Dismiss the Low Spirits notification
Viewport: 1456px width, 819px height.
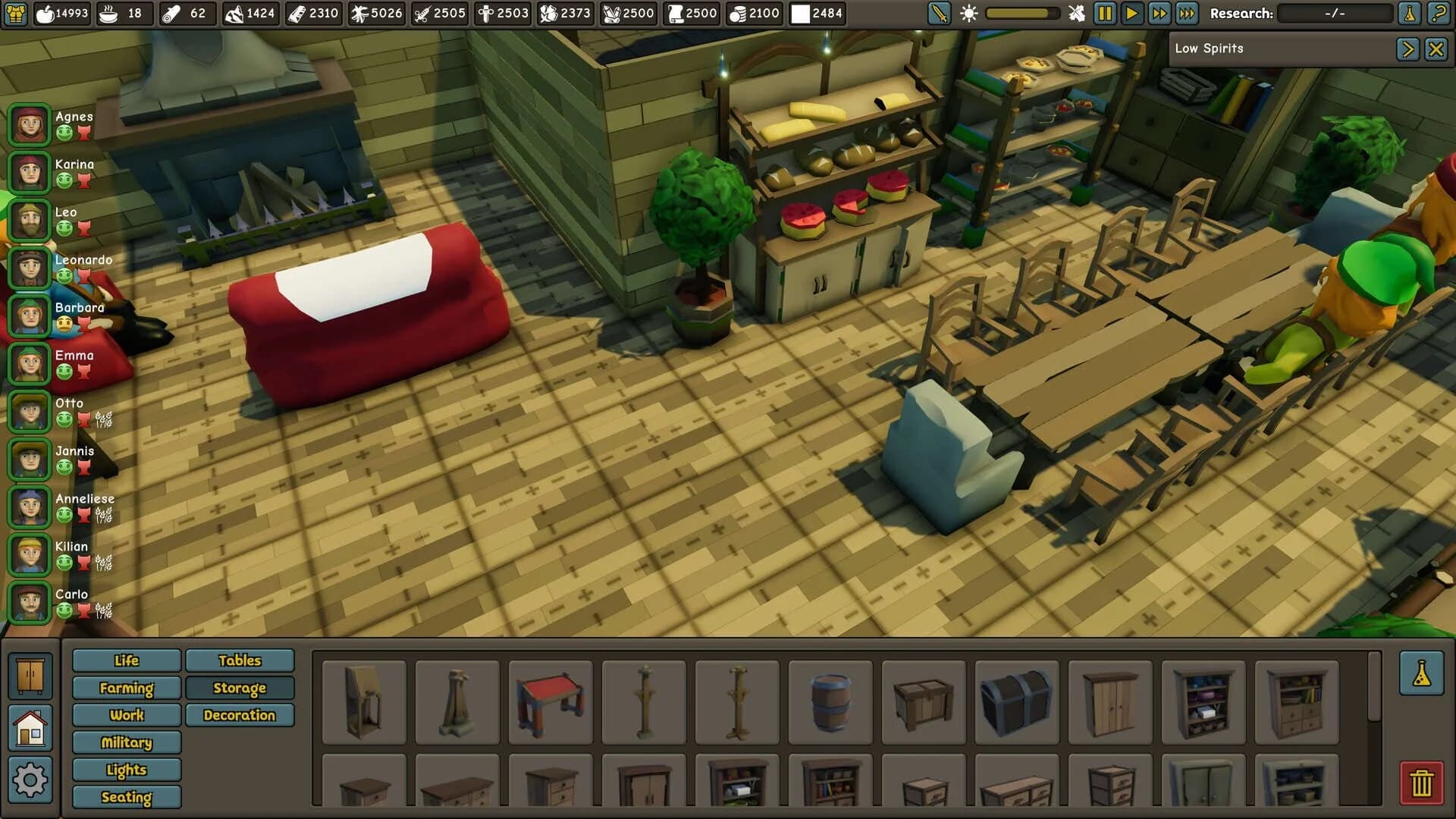(1436, 48)
